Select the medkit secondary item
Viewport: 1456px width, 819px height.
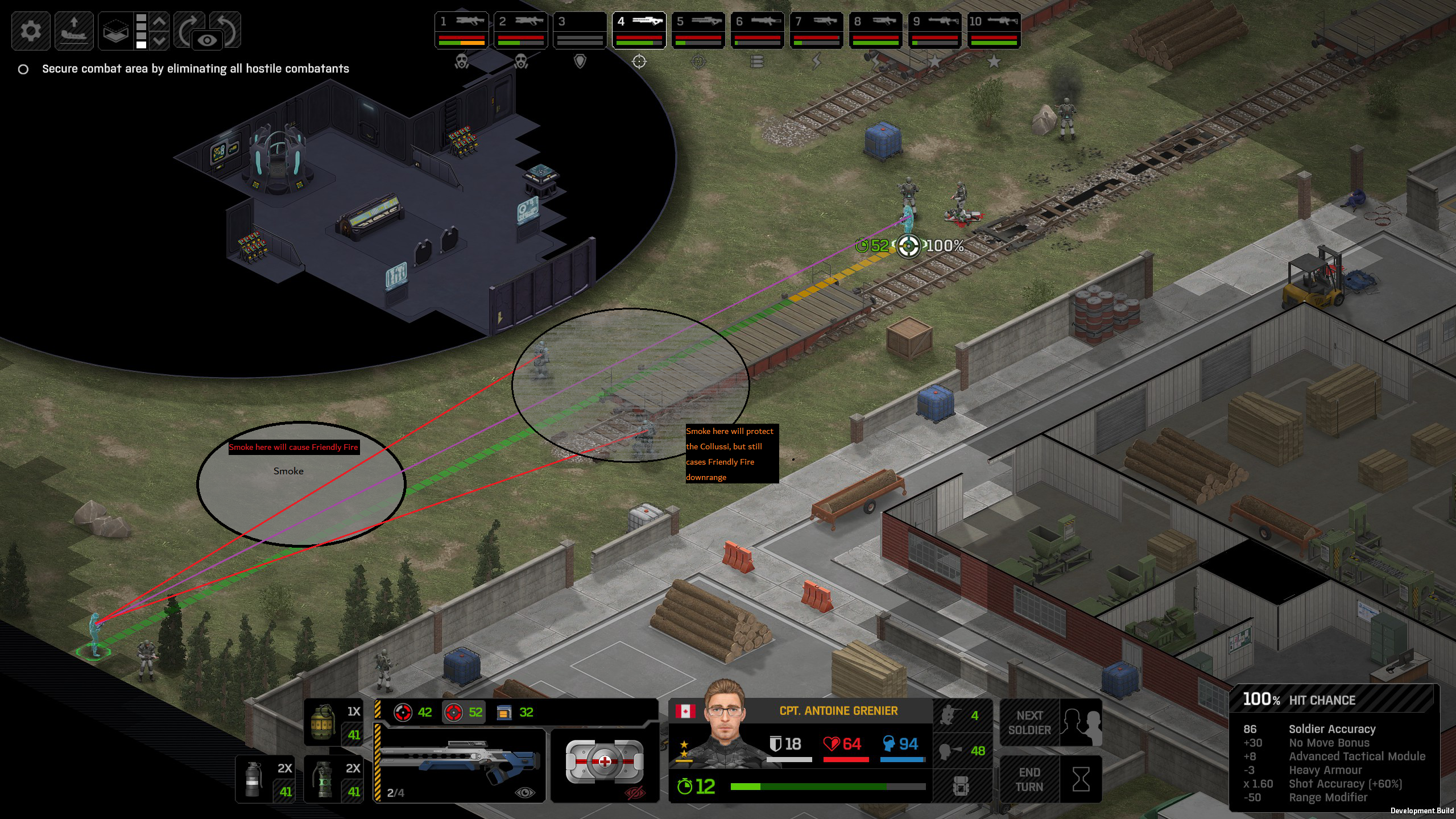tap(605, 763)
